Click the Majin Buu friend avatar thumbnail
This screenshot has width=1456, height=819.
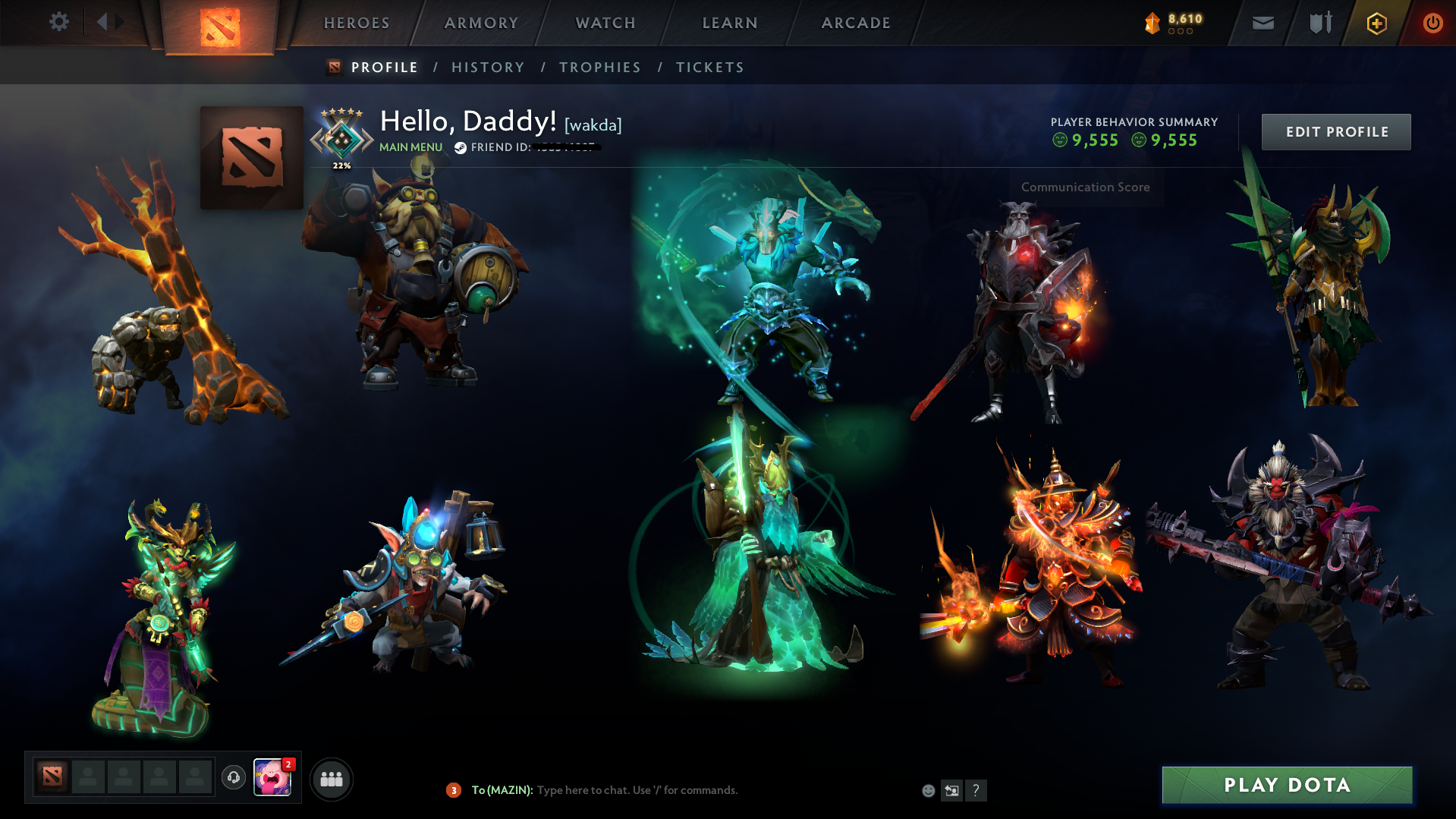(273, 778)
